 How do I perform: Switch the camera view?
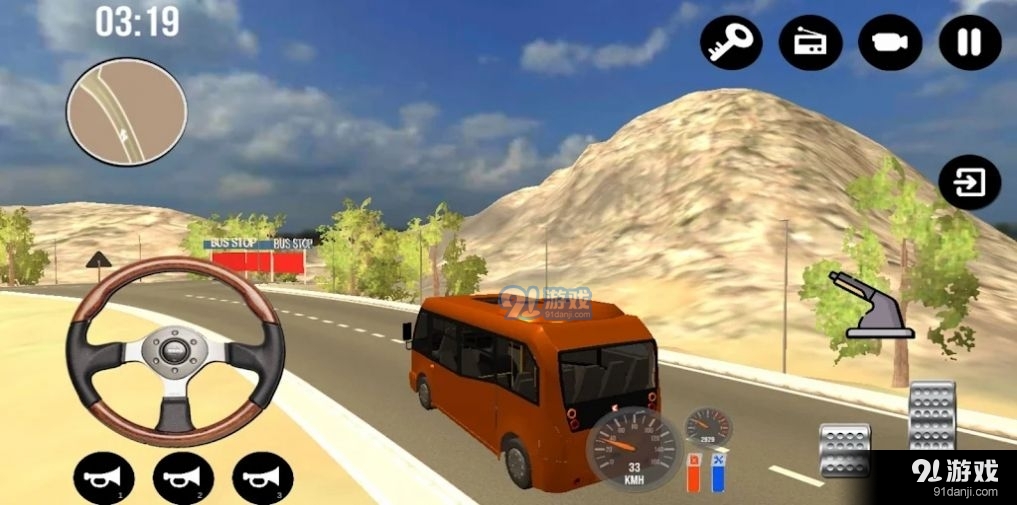890,41
